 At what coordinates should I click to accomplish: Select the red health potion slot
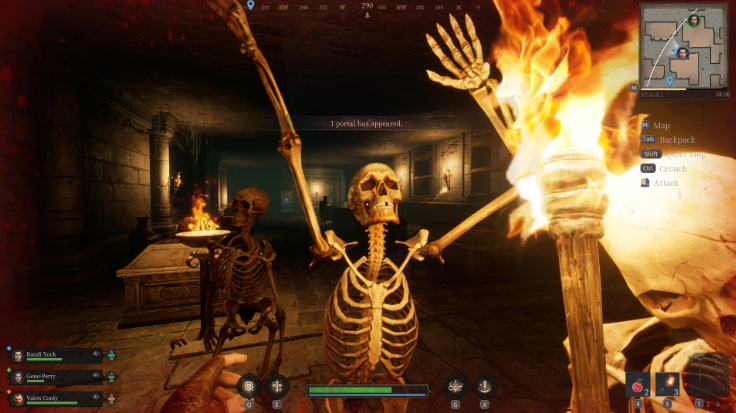(637, 384)
